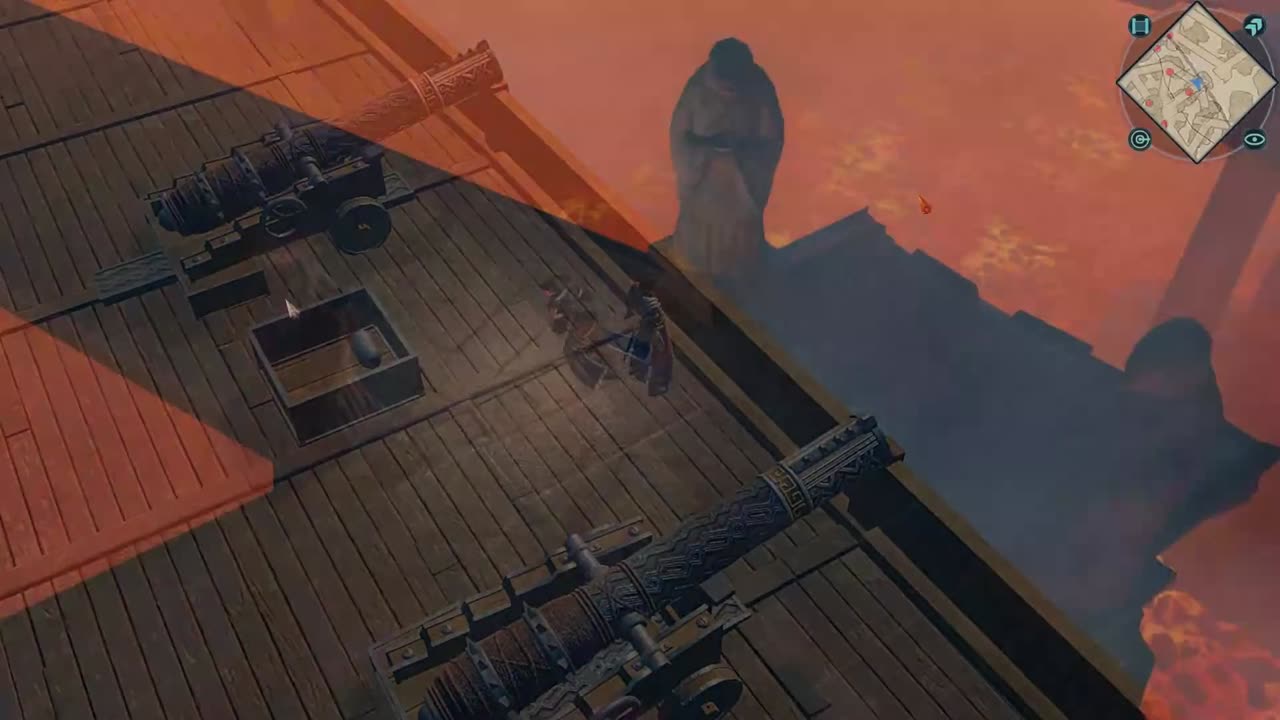Image resolution: width=1280 pixels, height=720 pixels.
Task: Click the scroll icon beside the minimap
Action: click(1139, 26)
